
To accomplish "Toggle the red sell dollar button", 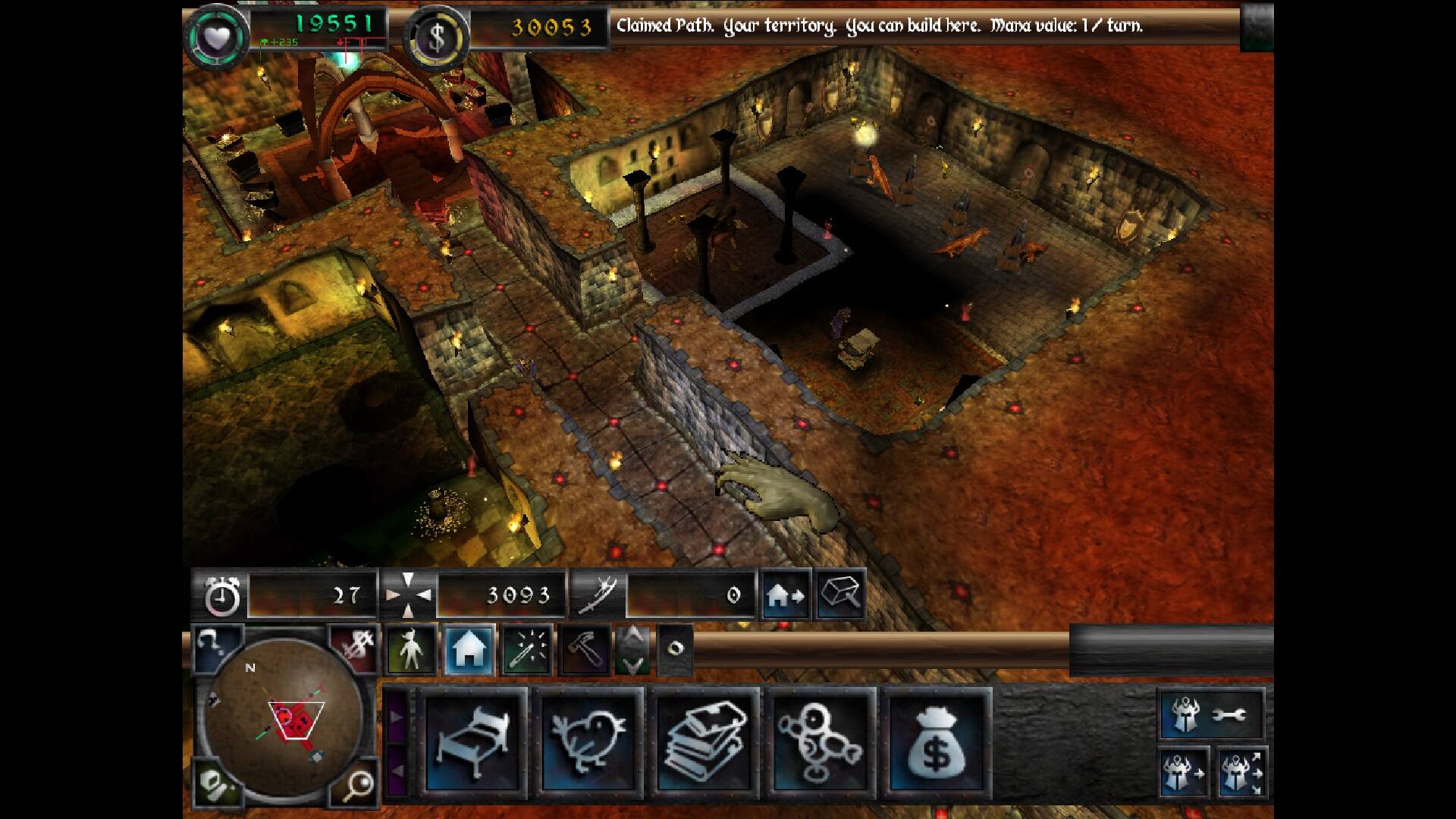I will (356, 646).
